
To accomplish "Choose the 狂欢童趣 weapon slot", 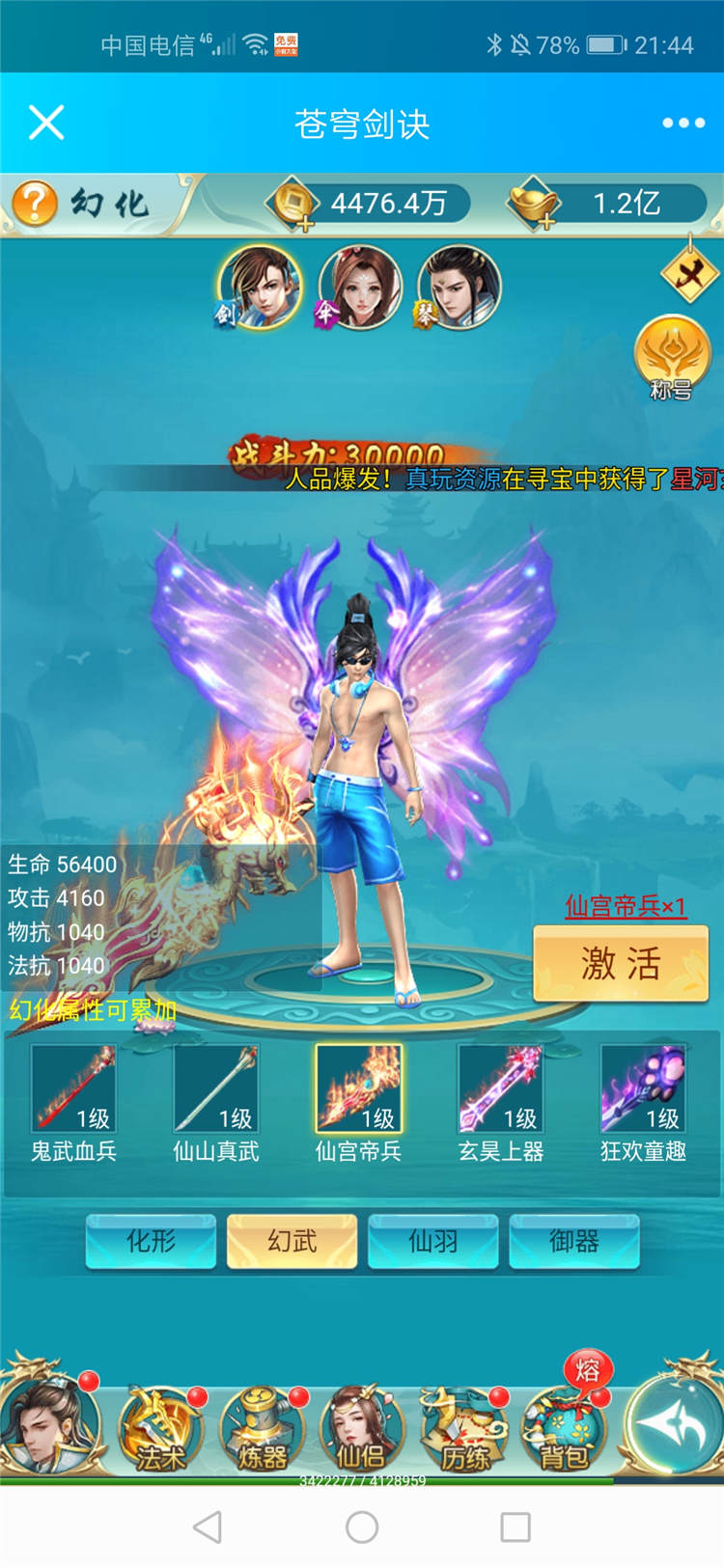I will point(643,1089).
